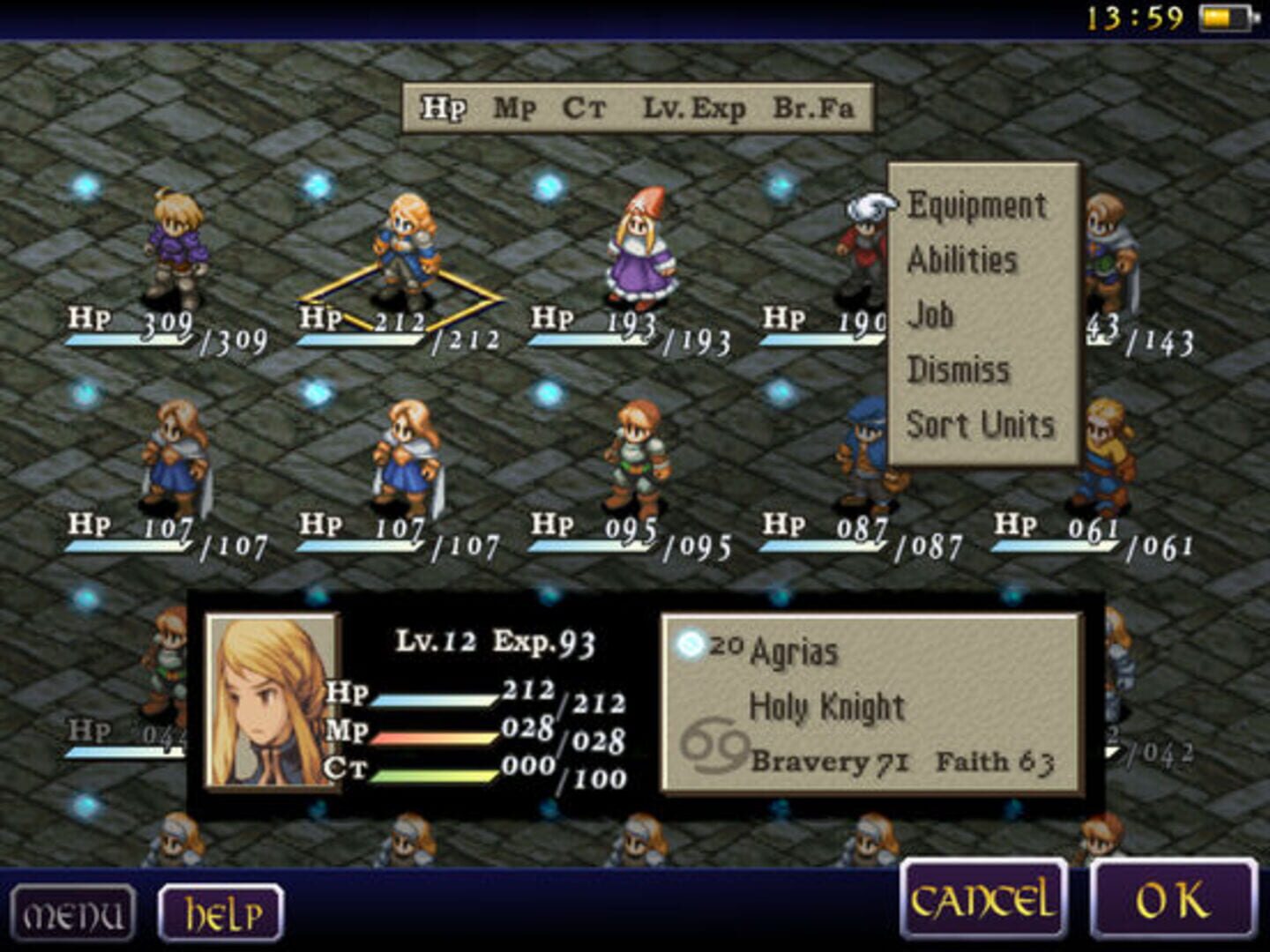The width and height of the screenshot is (1270, 952).
Task: Choose Dismiss to remove the unit
Action: click(x=960, y=370)
